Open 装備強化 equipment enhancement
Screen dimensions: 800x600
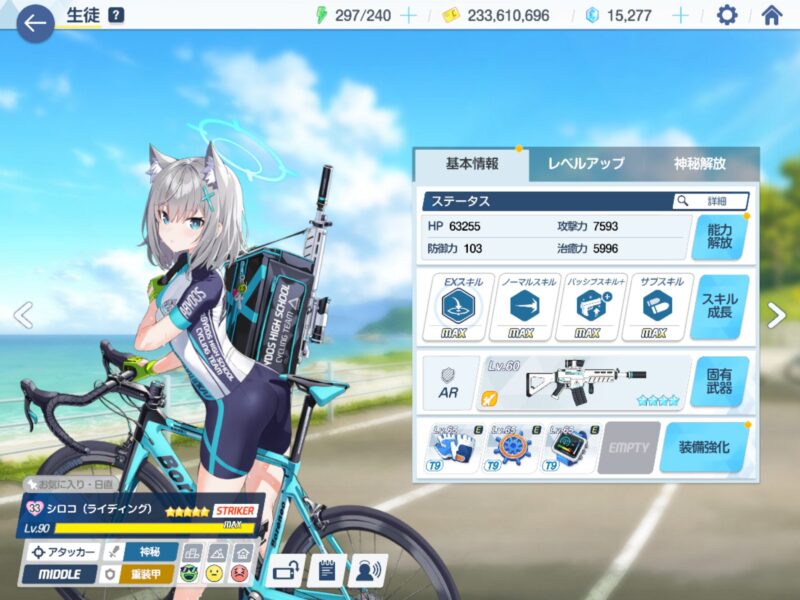click(x=704, y=447)
